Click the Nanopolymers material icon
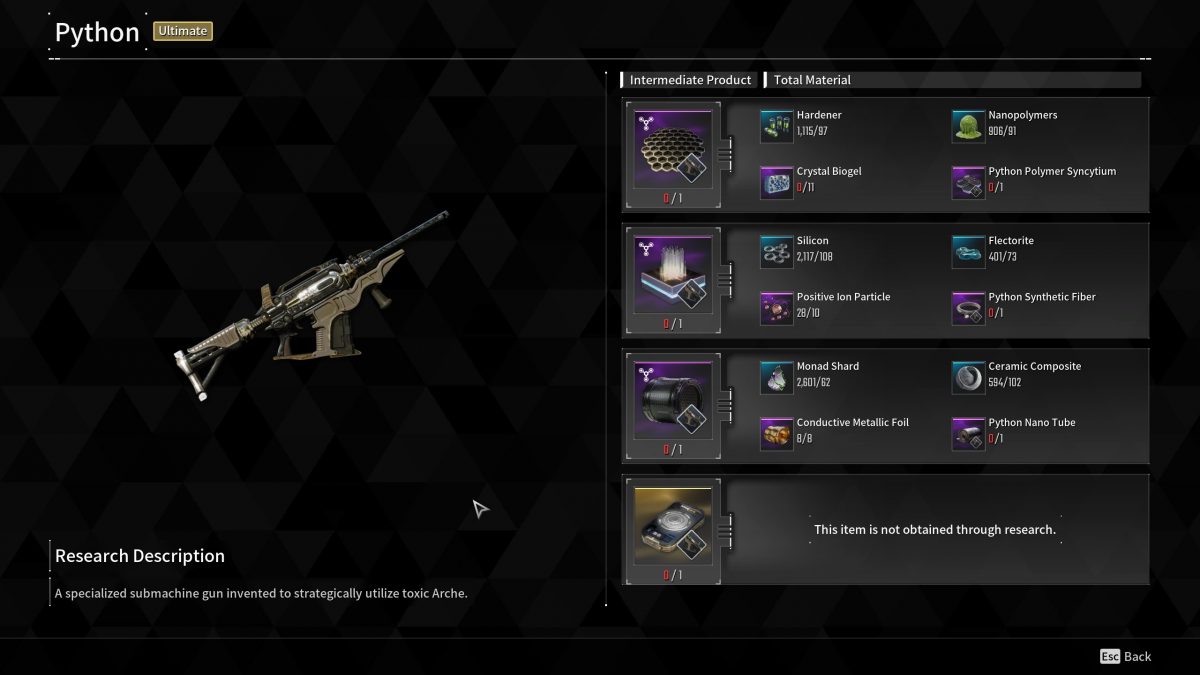Image resolution: width=1200 pixels, height=675 pixels. (x=968, y=125)
